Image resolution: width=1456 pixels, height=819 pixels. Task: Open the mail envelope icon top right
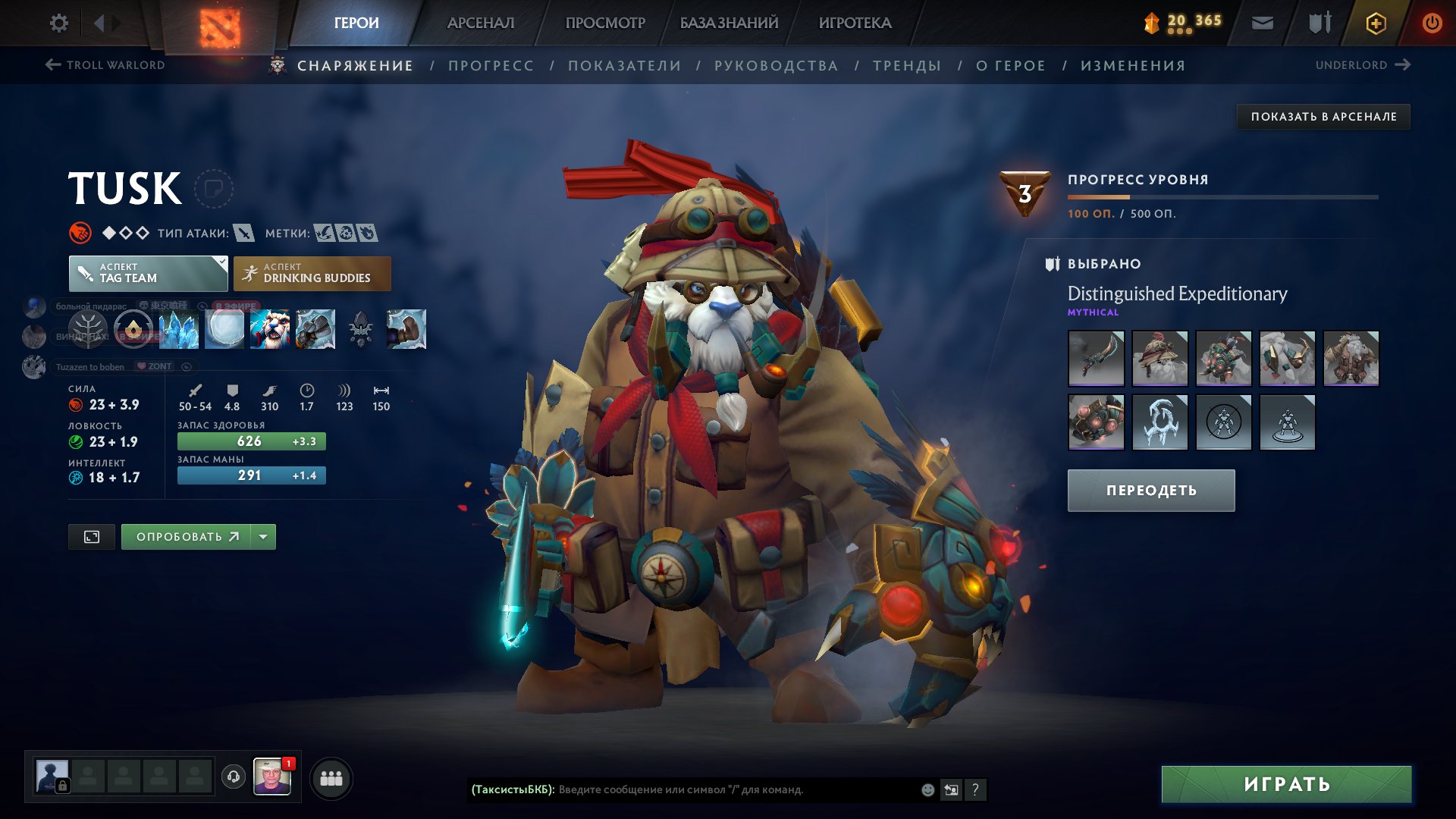pos(1261,23)
